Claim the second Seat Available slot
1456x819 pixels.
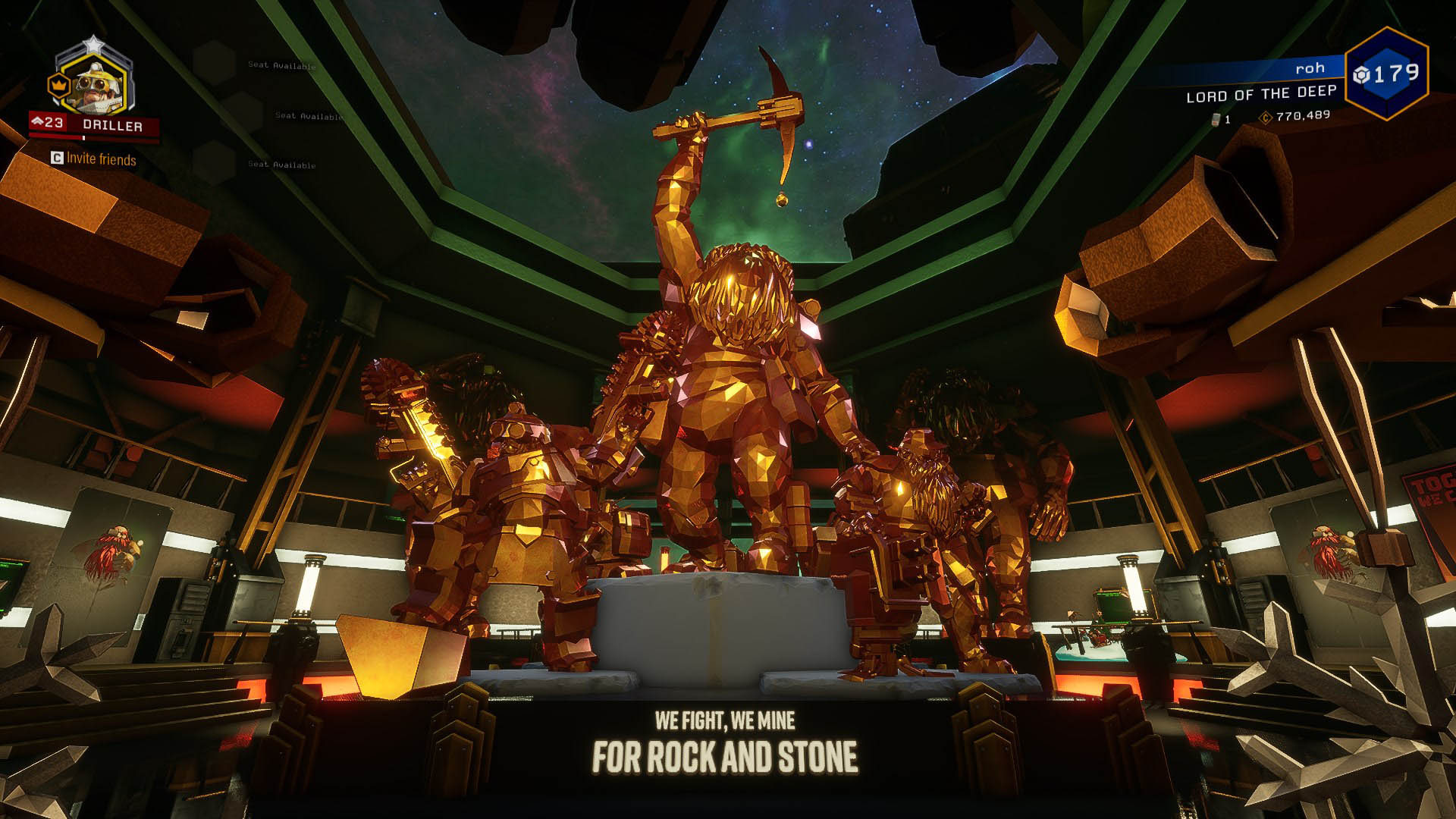pos(309,116)
